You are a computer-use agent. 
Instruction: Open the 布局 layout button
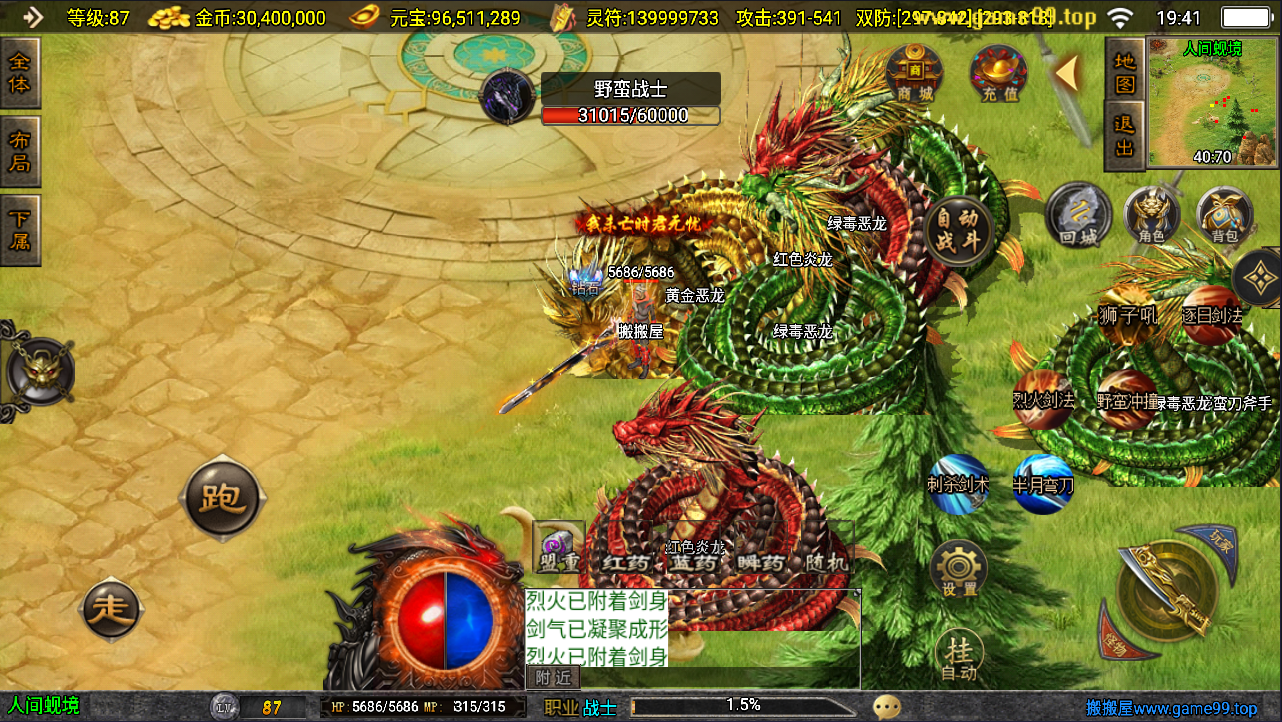tap(20, 151)
